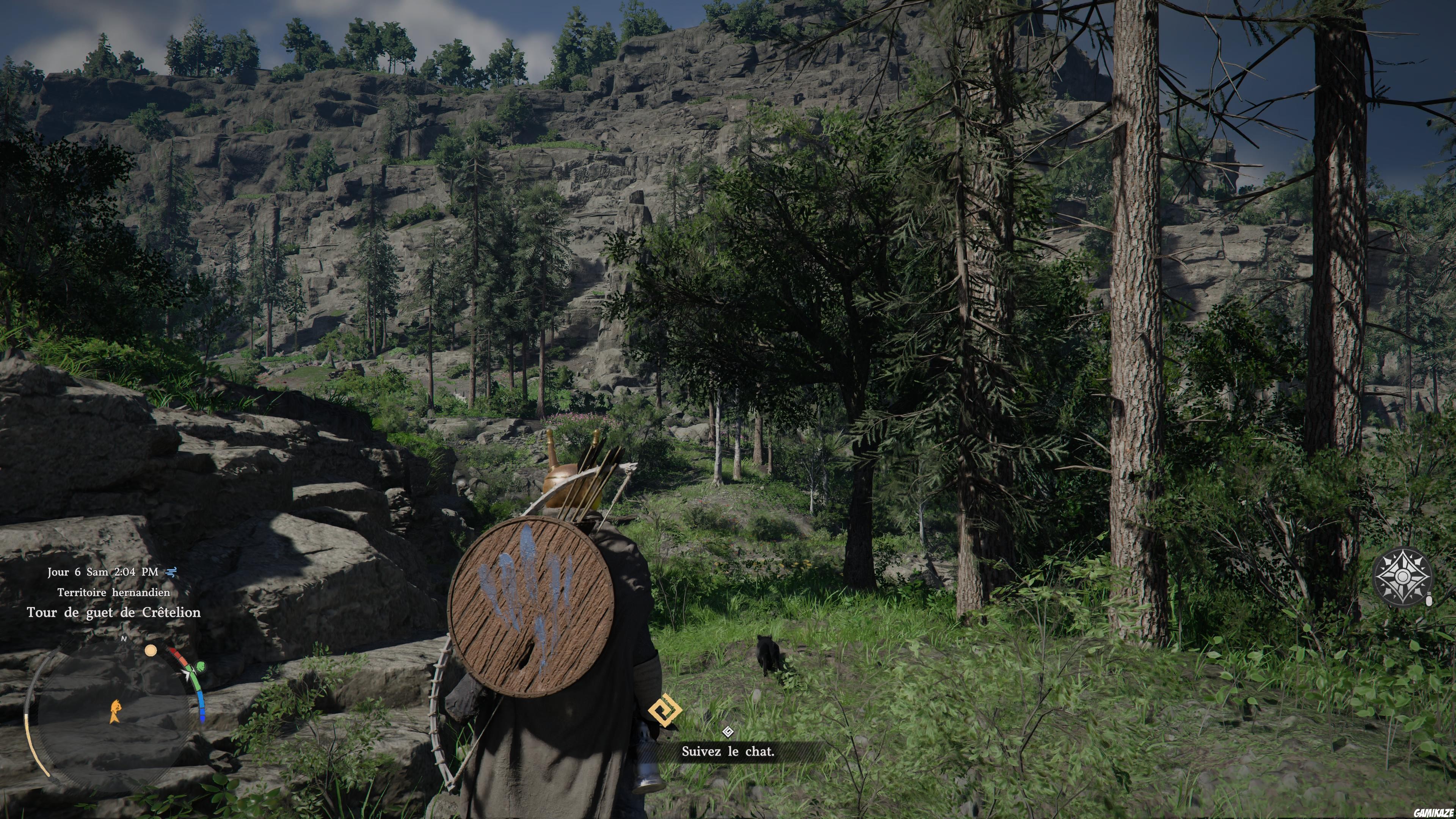Select the "Suivez le chat." quest objective
1456x819 pixels.
click(x=728, y=751)
